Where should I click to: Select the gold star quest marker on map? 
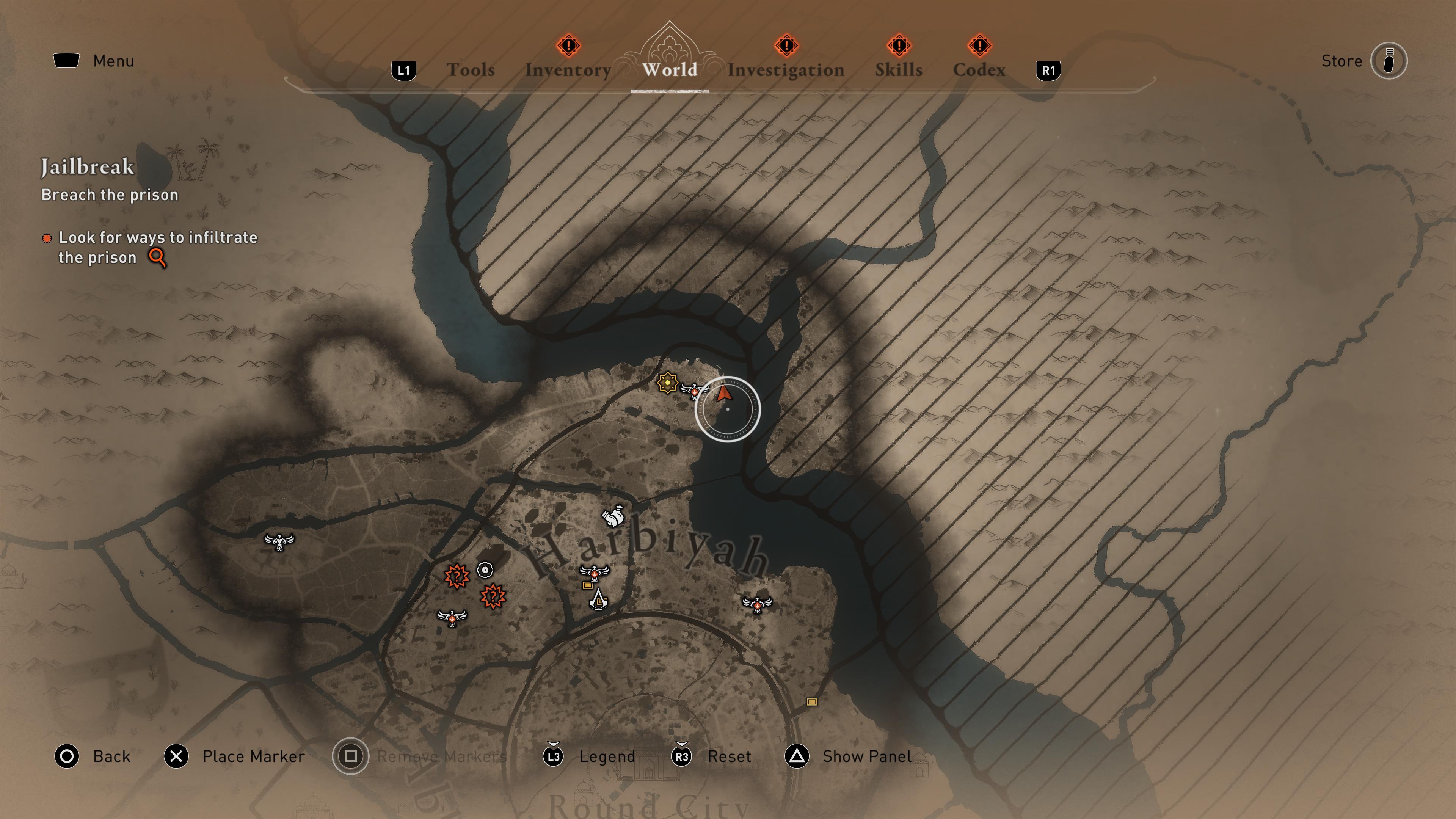click(x=668, y=383)
